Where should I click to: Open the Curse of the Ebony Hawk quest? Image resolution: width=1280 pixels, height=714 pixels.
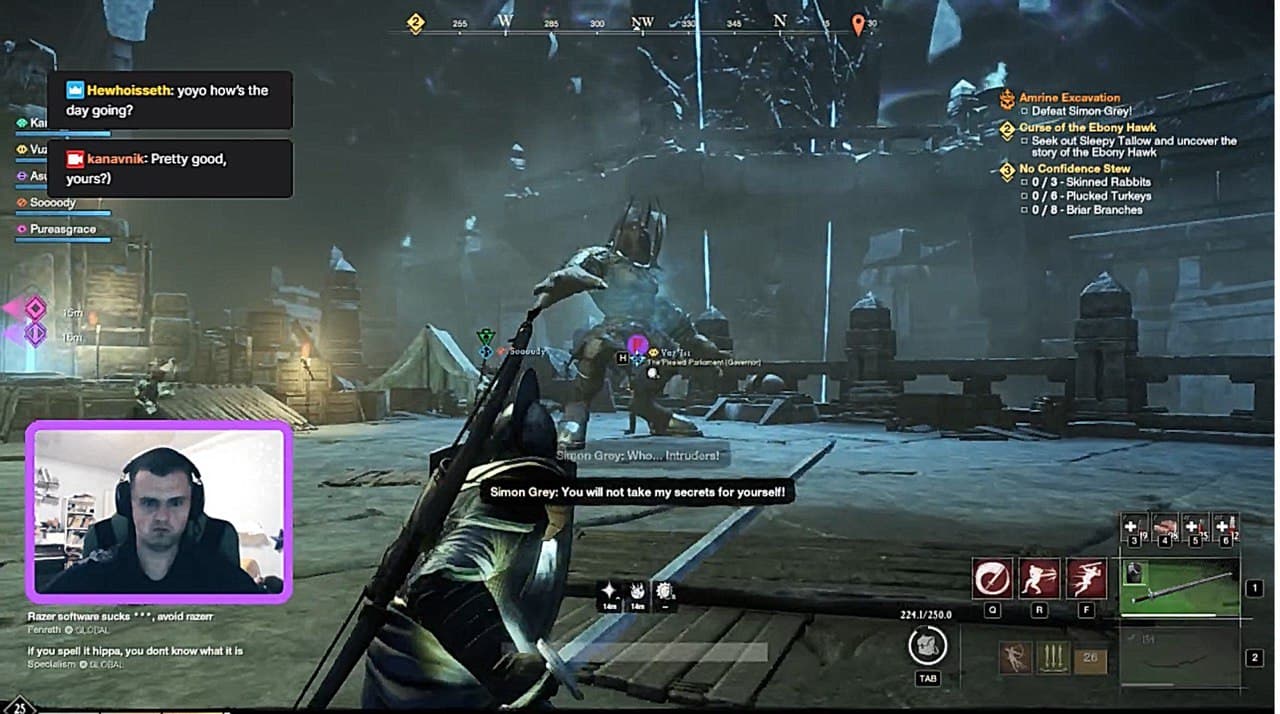click(x=1087, y=128)
